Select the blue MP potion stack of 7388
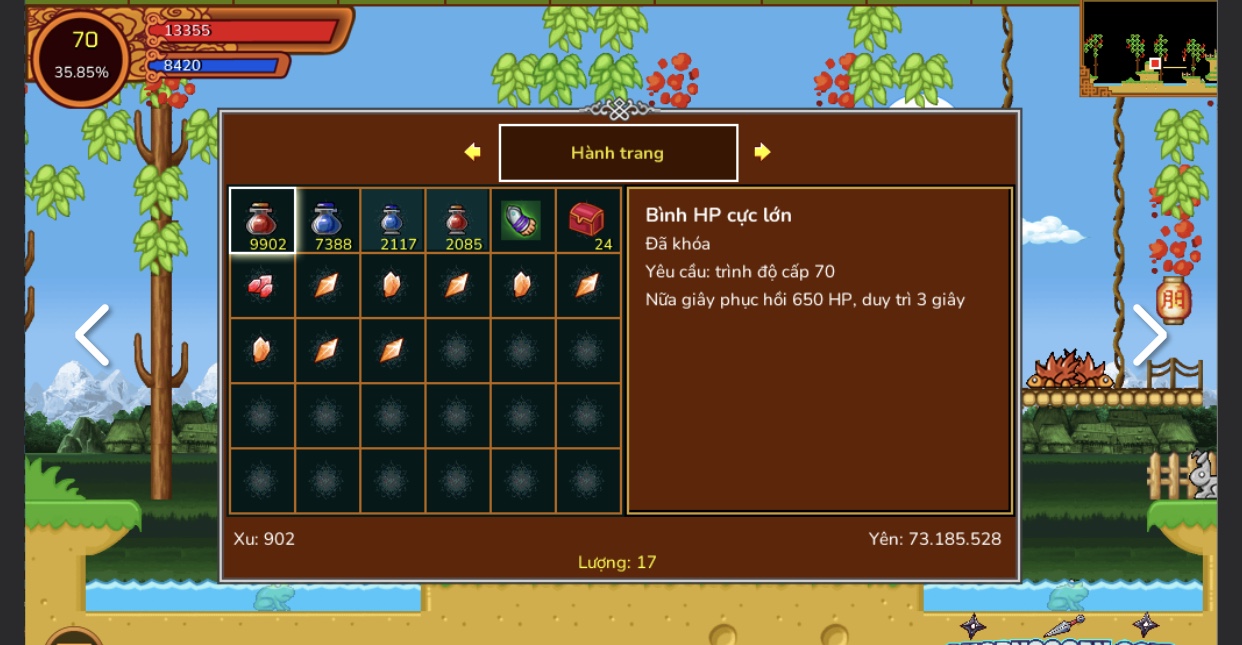 [327, 220]
